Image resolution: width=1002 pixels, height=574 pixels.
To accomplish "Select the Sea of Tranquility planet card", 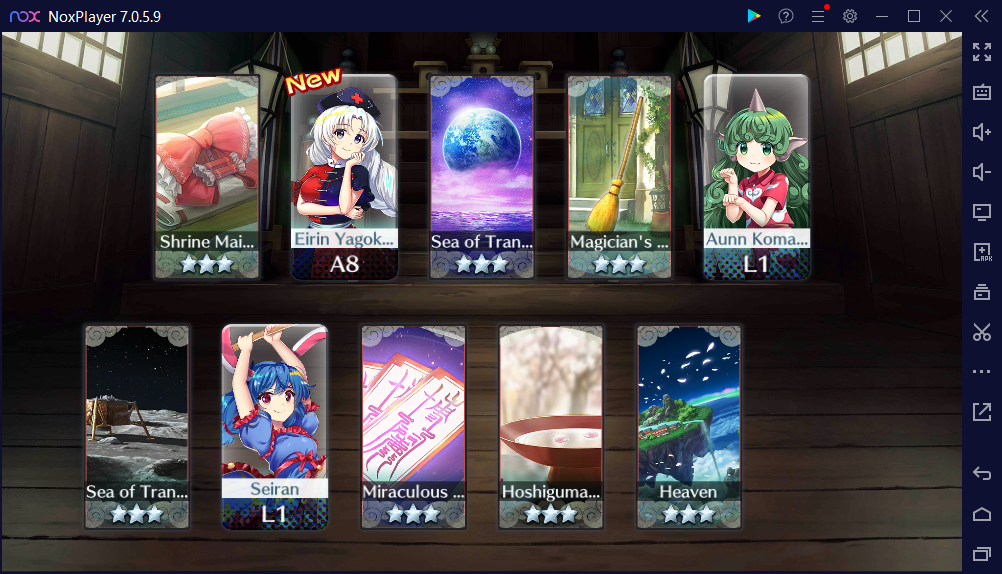I will click(x=482, y=177).
